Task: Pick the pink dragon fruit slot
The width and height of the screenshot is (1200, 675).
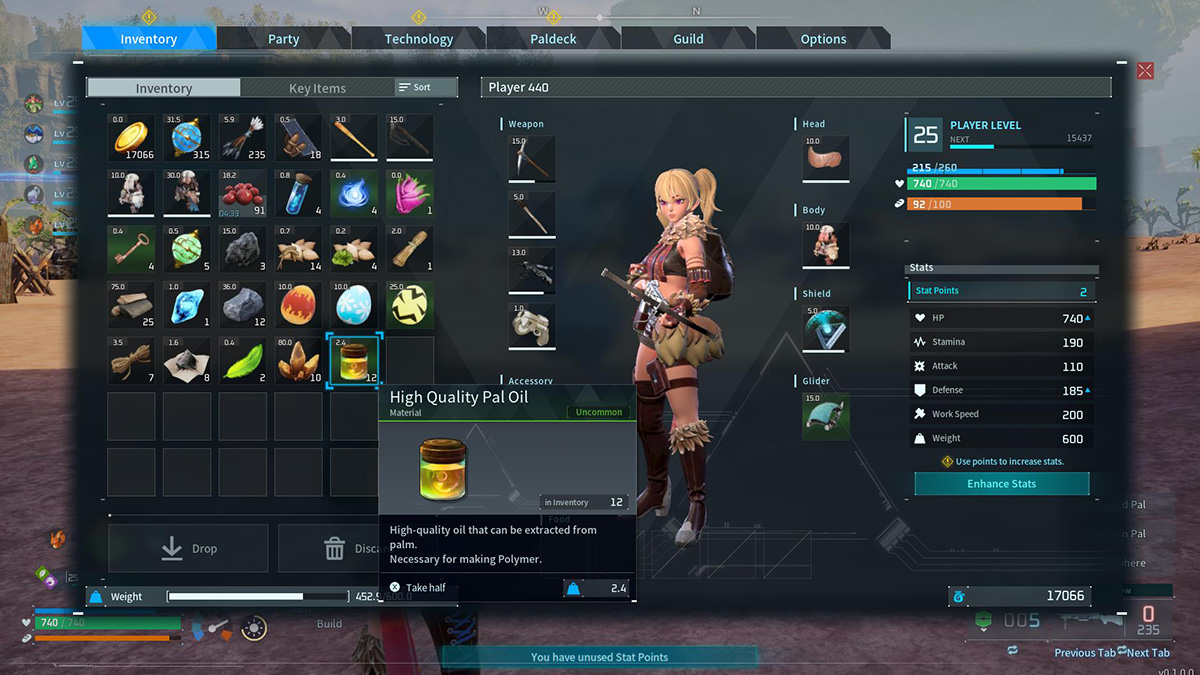Action: click(x=410, y=194)
